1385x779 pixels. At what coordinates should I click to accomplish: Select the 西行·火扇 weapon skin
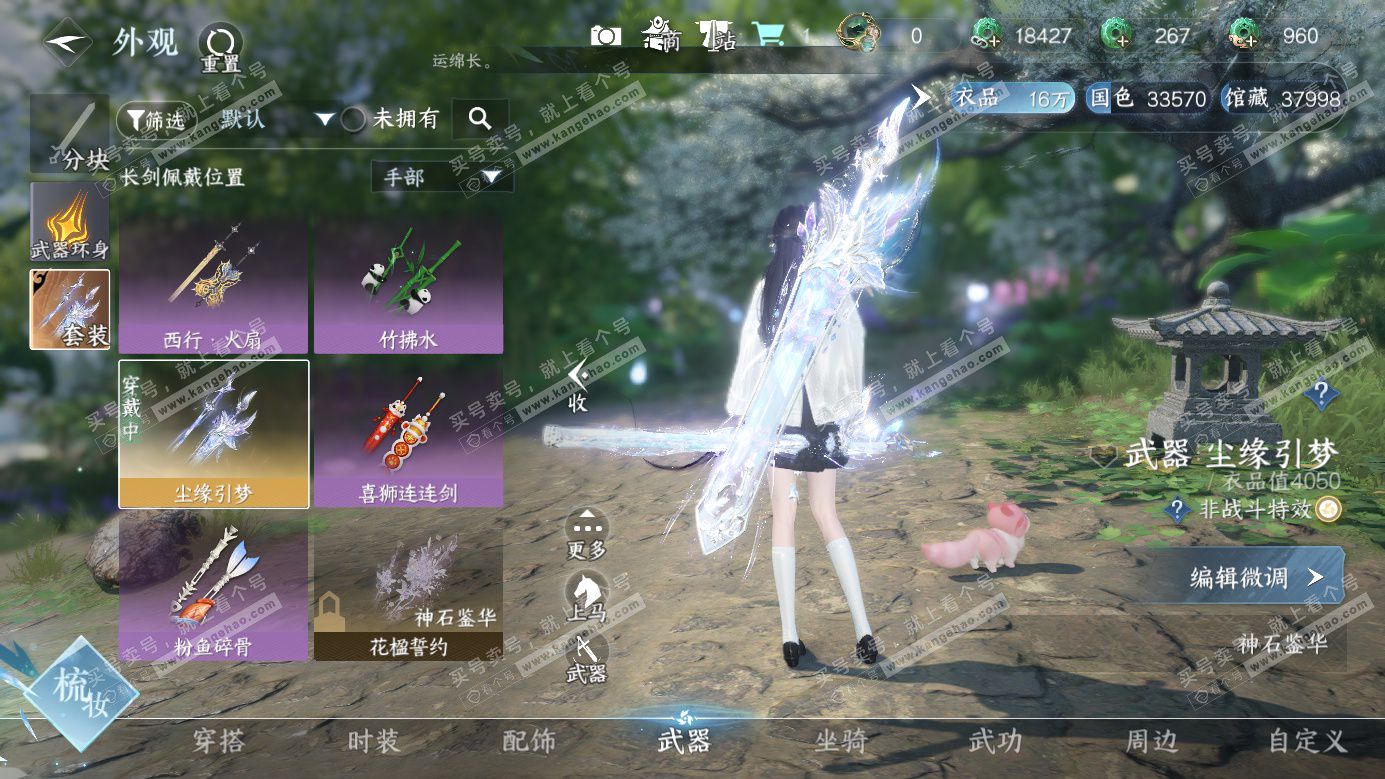[x=213, y=286]
